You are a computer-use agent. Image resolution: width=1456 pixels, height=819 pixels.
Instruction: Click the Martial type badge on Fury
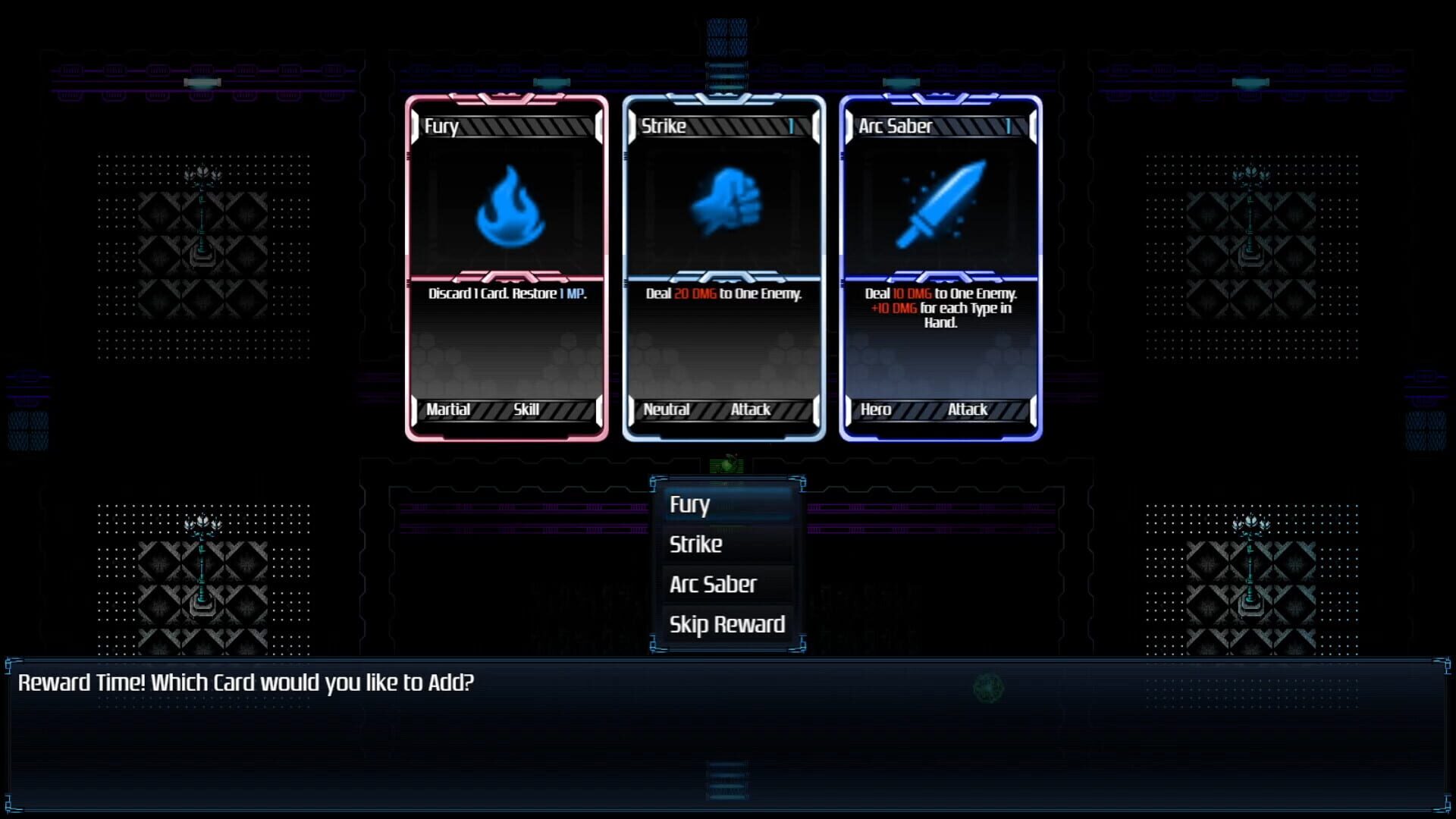tap(450, 409)
